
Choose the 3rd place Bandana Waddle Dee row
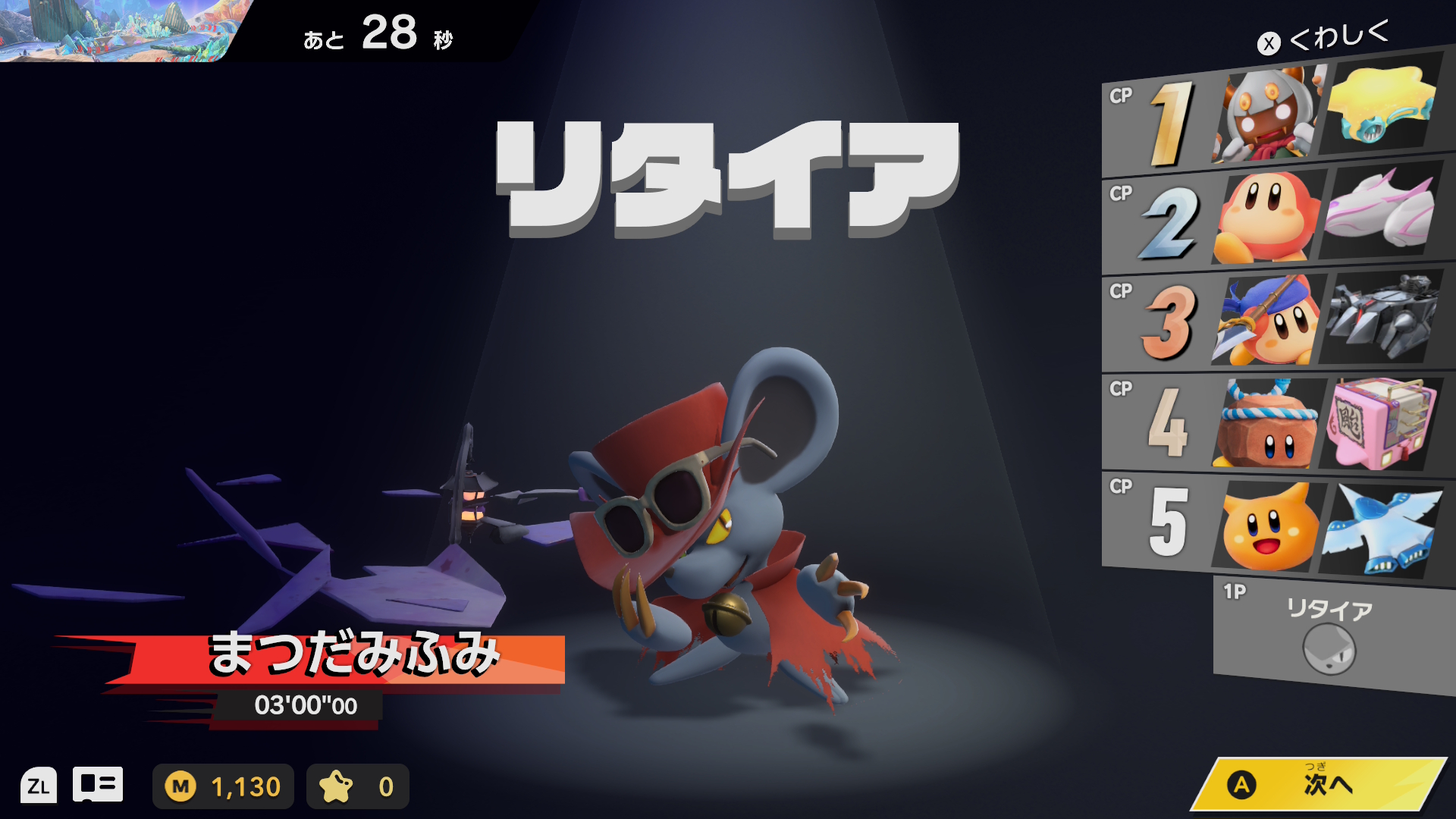[x=1274, y=320]
